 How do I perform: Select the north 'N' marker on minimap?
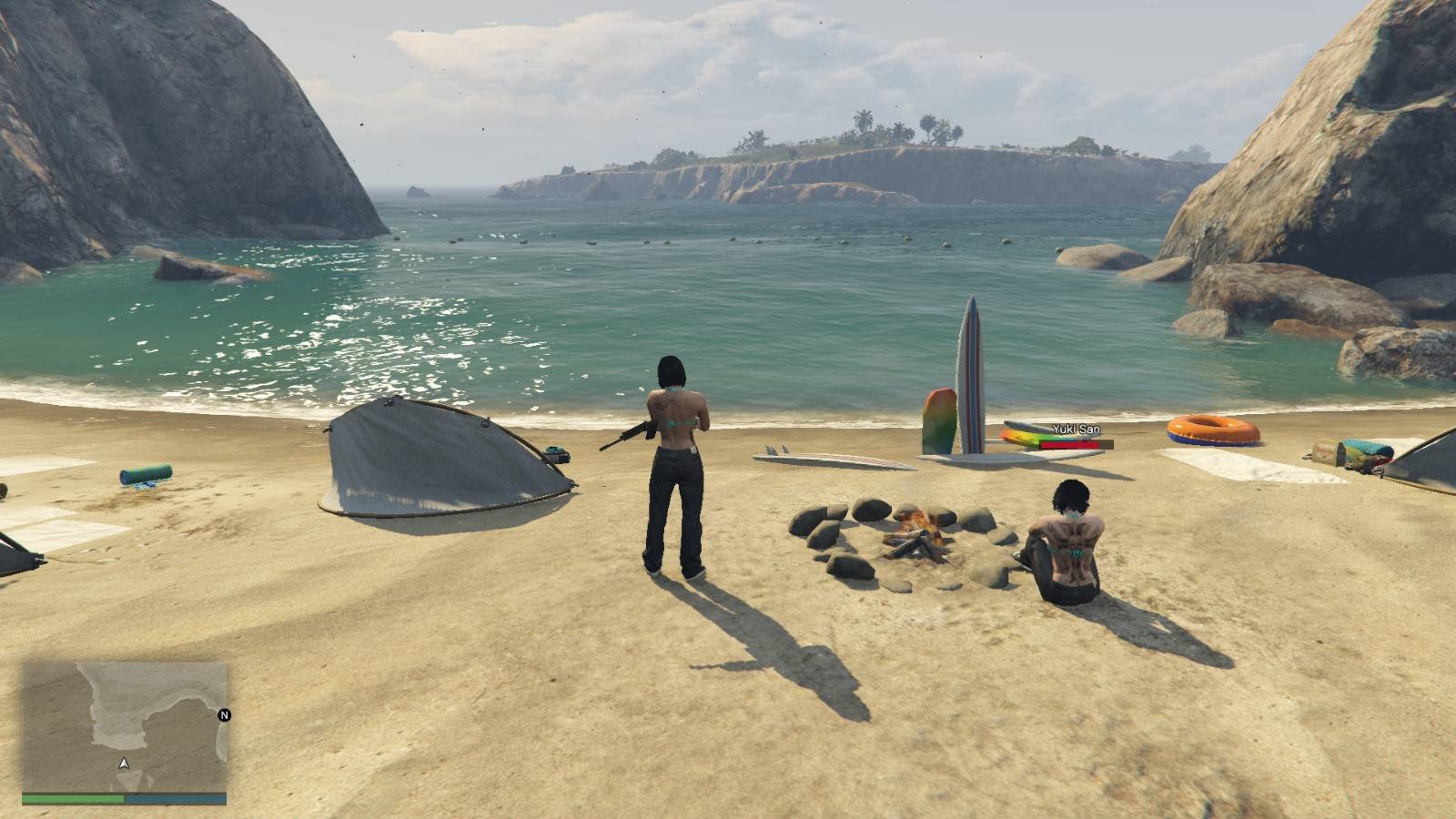click(224, 715)
